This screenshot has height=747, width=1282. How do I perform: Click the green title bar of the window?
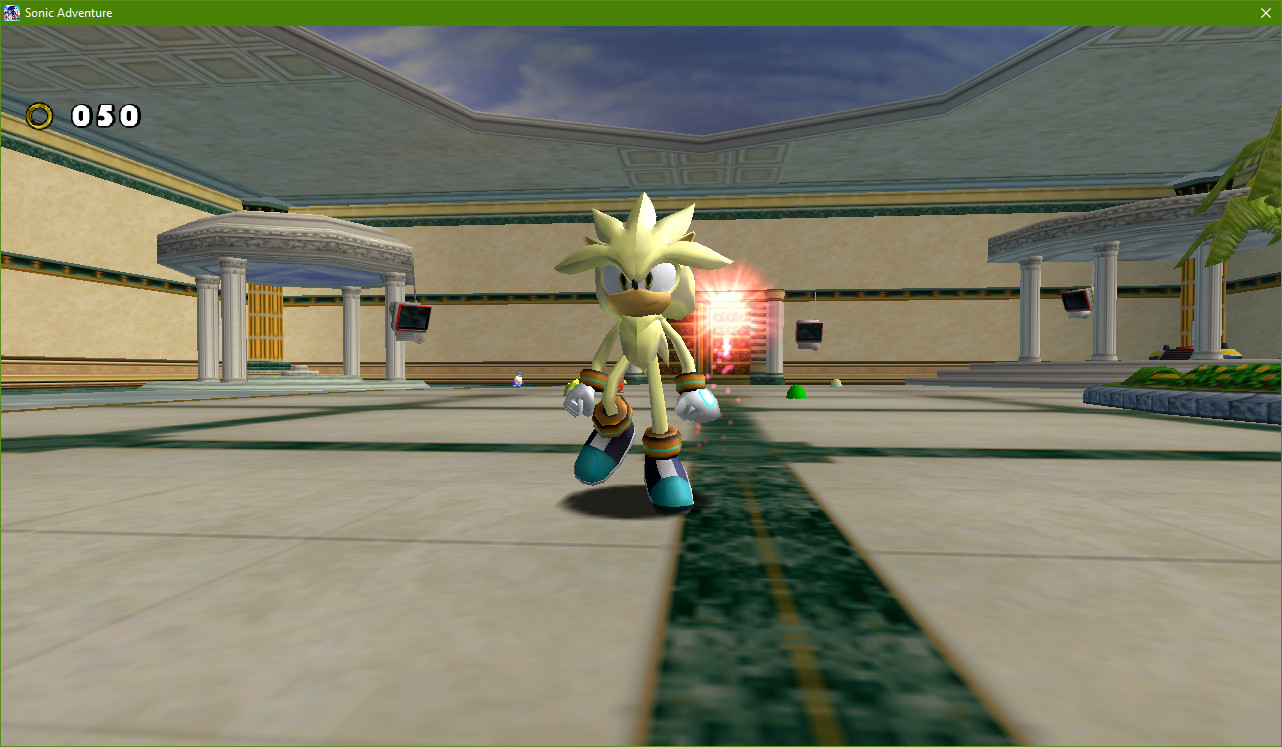pos(600,13)
